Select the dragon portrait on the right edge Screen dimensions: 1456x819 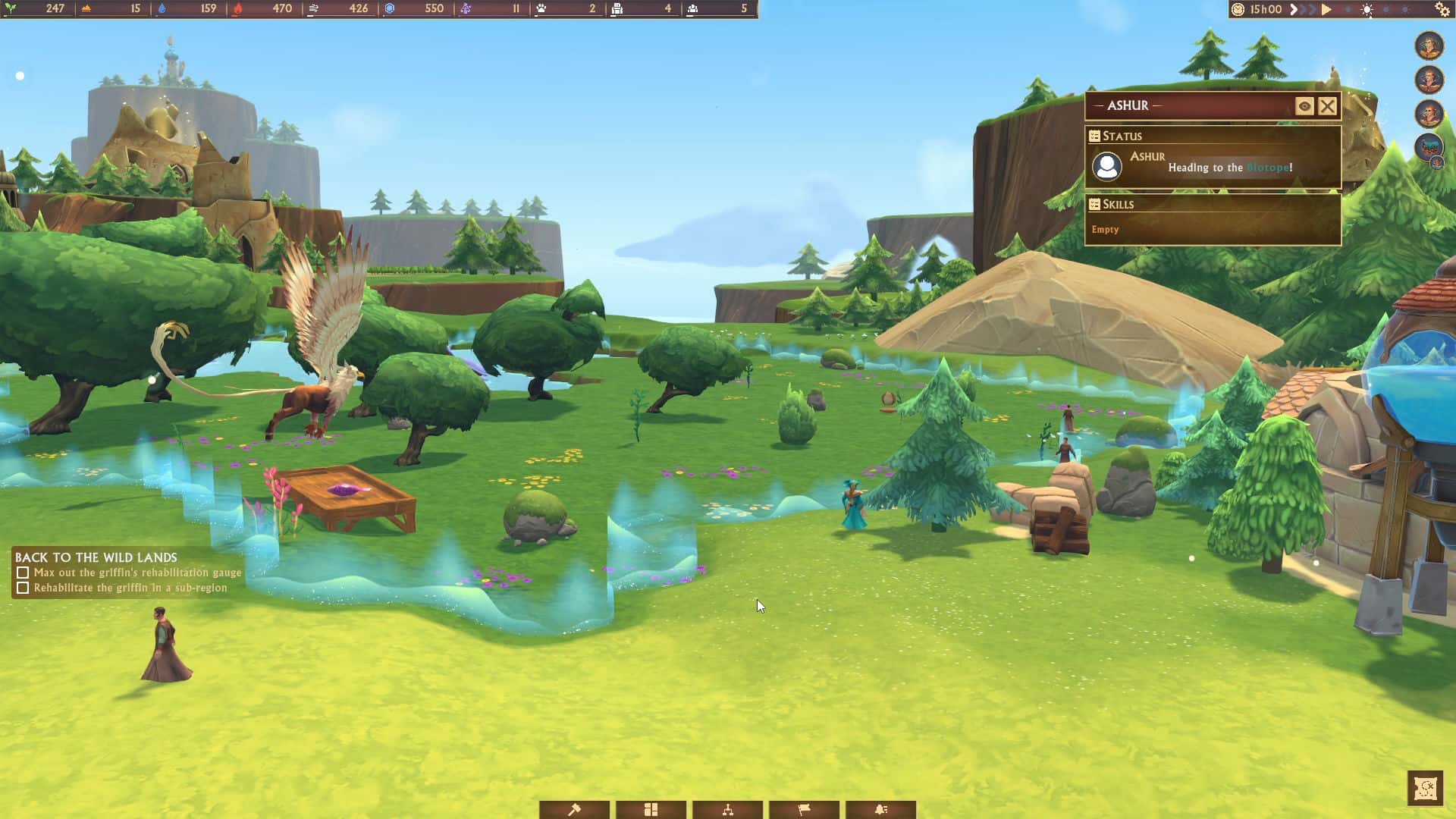[1429, 145]
